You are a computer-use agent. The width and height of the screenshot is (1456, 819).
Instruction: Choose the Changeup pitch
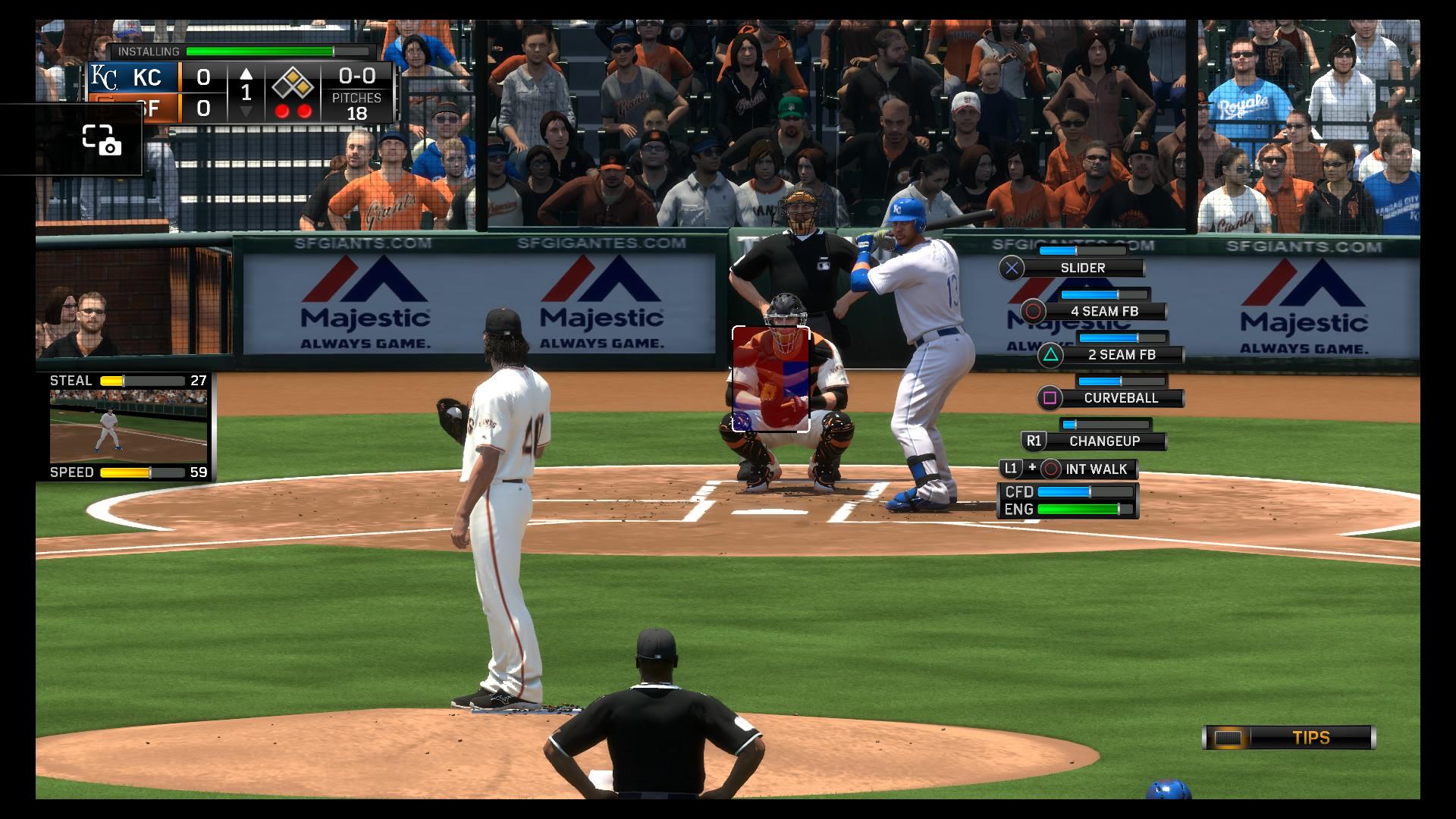pos(1103,441)
